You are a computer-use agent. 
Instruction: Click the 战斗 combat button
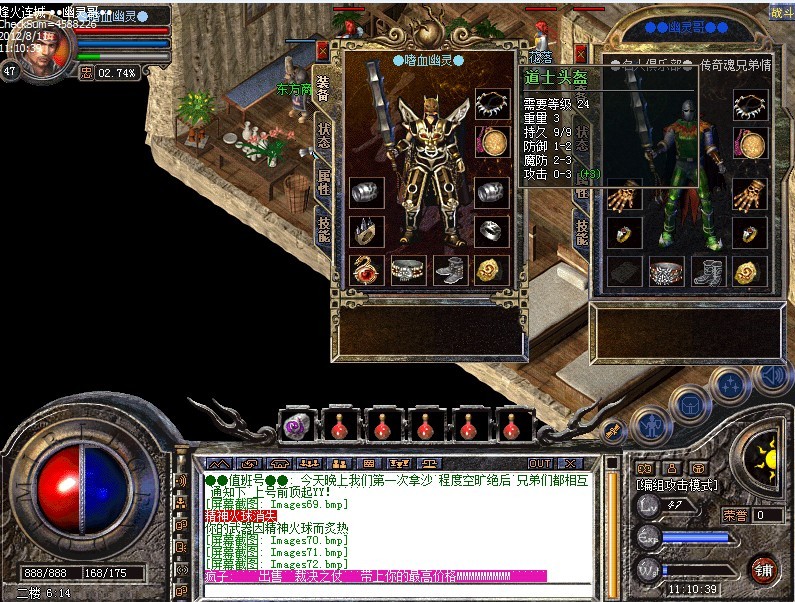[780, 13]
